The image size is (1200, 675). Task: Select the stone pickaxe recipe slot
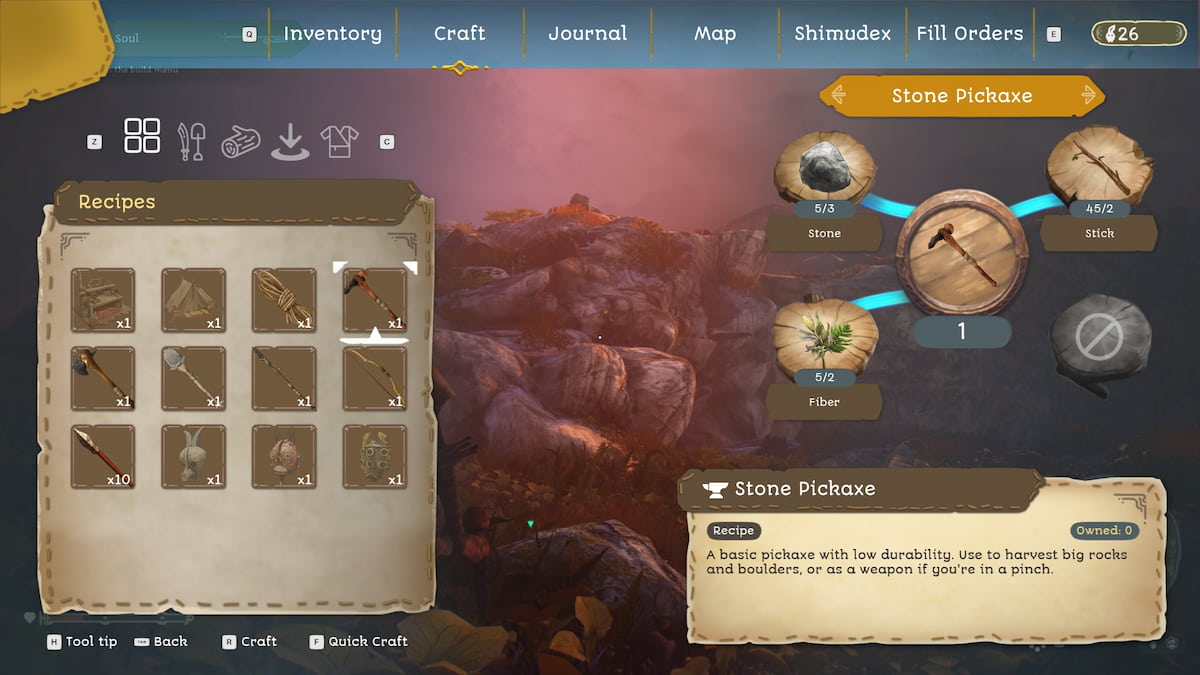tap(375, 299)
